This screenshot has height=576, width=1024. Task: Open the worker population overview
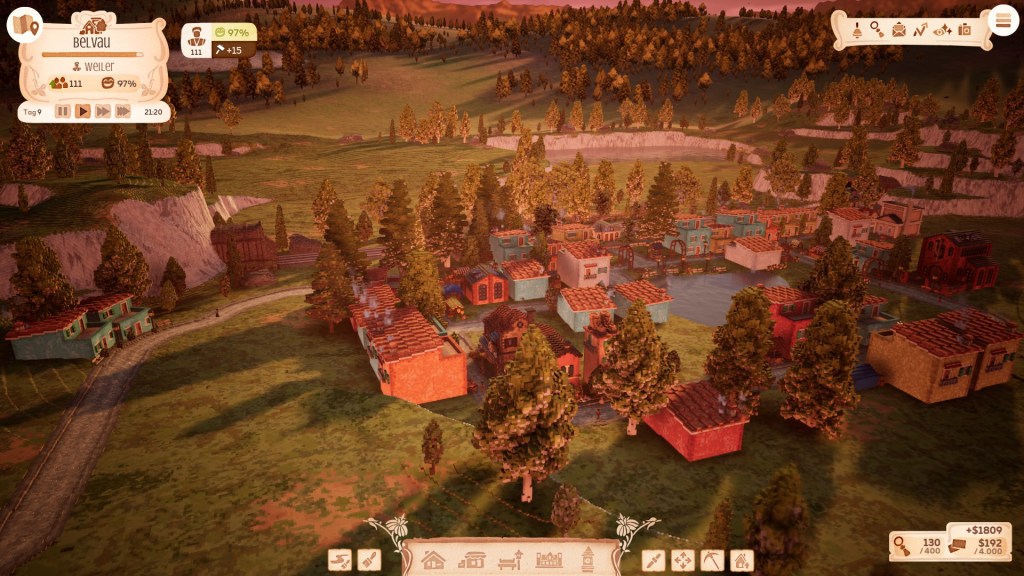point(197,40)
